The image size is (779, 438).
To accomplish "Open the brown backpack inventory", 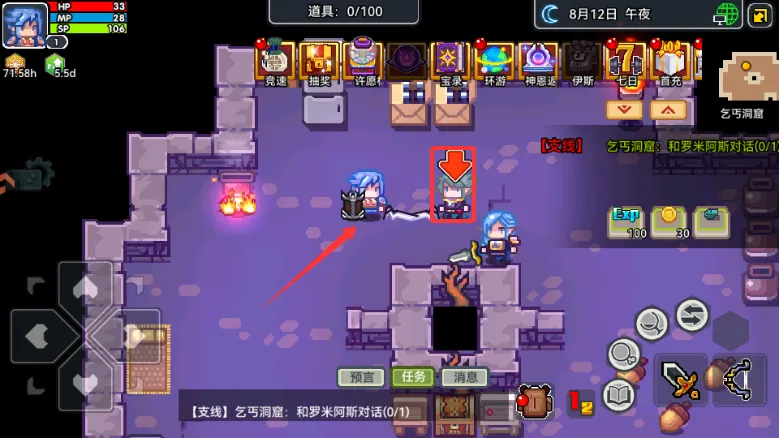I will 535,400.
